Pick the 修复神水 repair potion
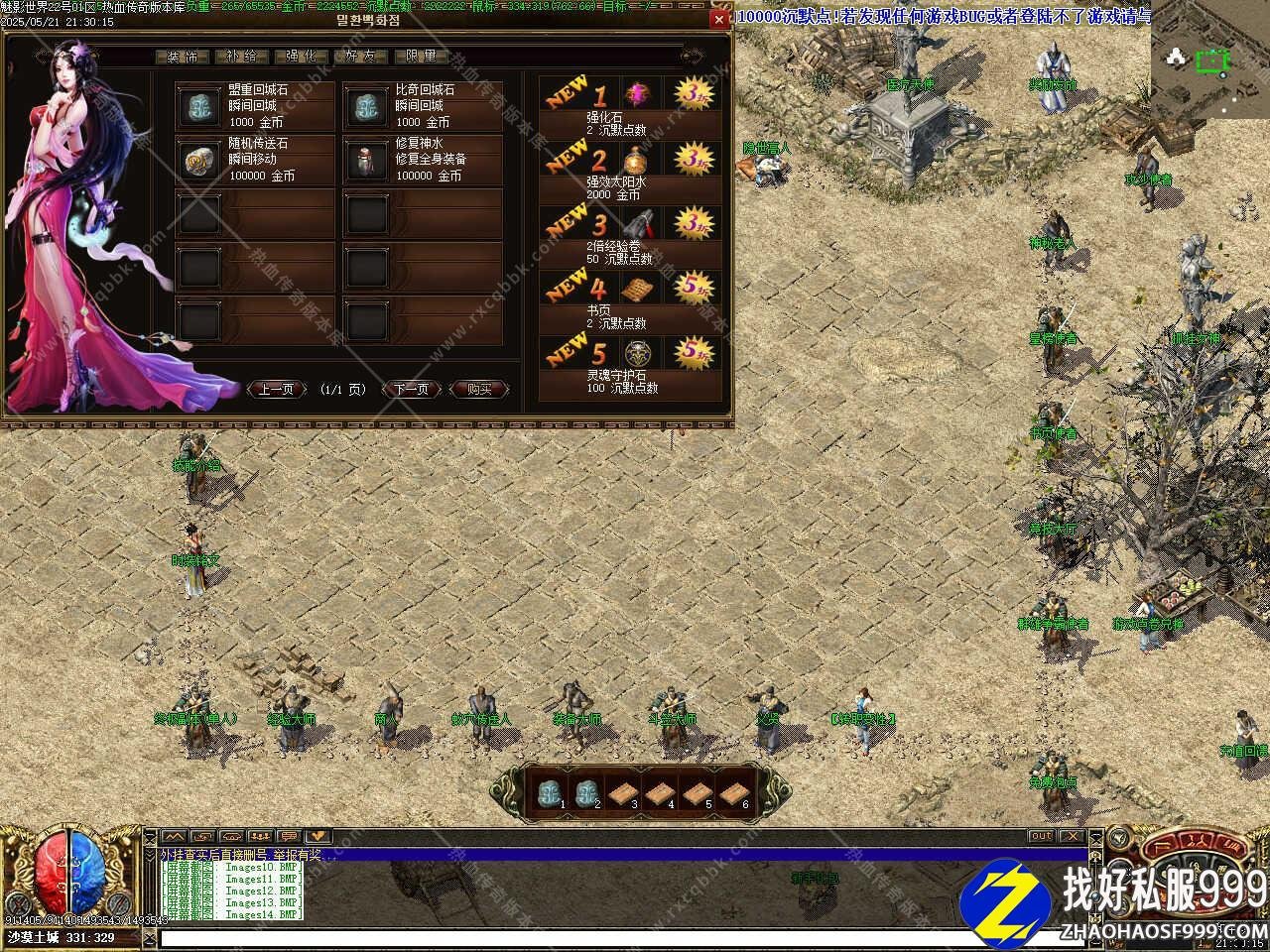Screen dimensions: 1270x952 click(423, 160)
